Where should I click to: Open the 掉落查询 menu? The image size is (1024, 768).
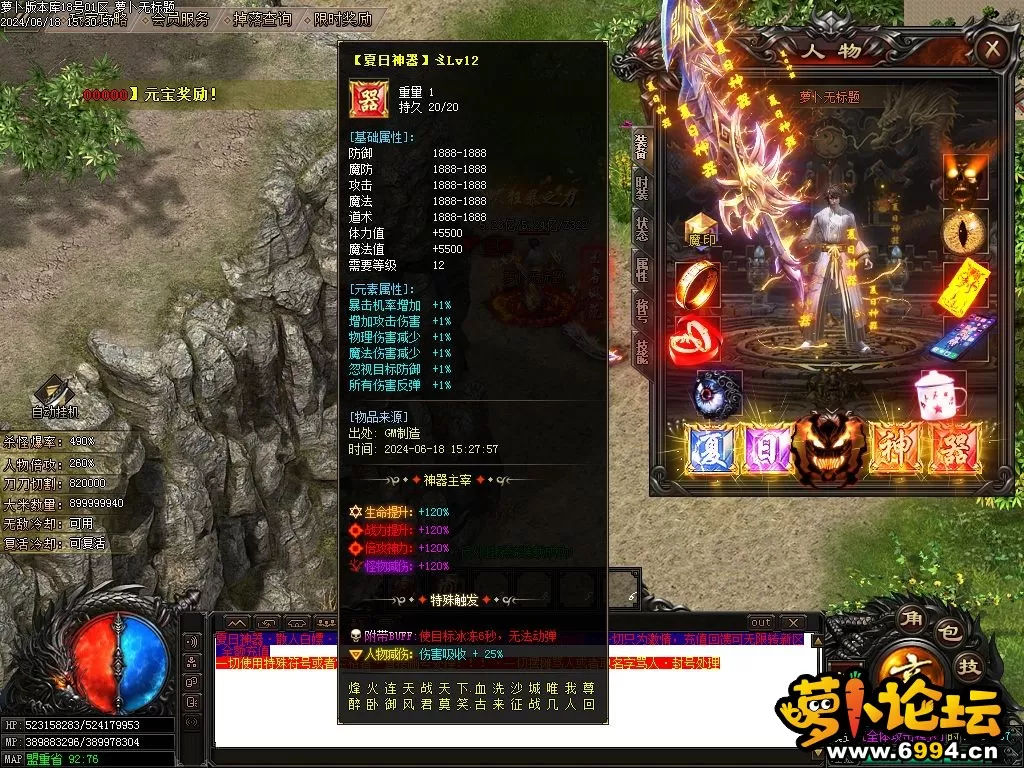[262, 19]
